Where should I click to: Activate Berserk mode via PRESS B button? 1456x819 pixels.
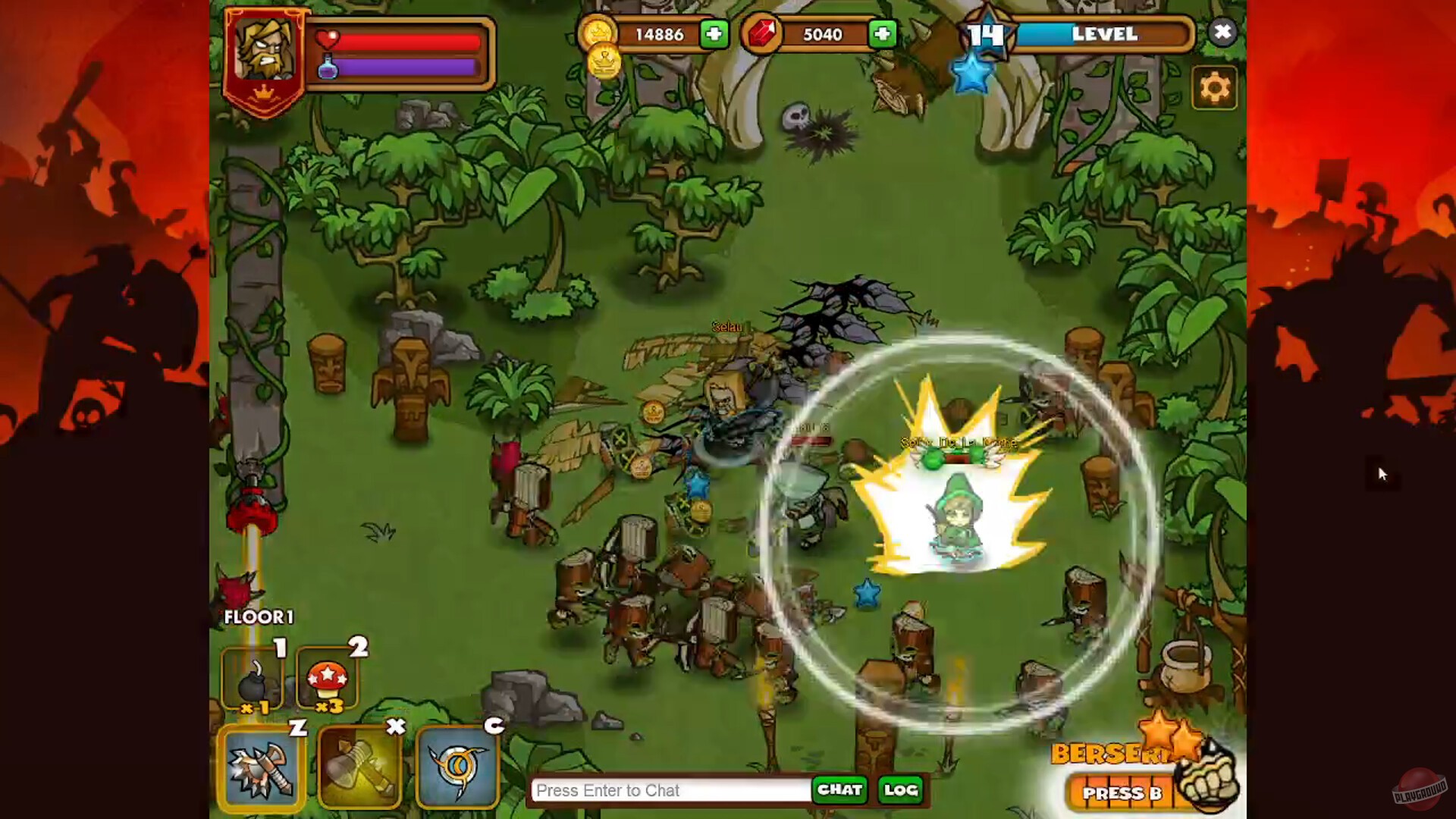(x=1124, y=793)
